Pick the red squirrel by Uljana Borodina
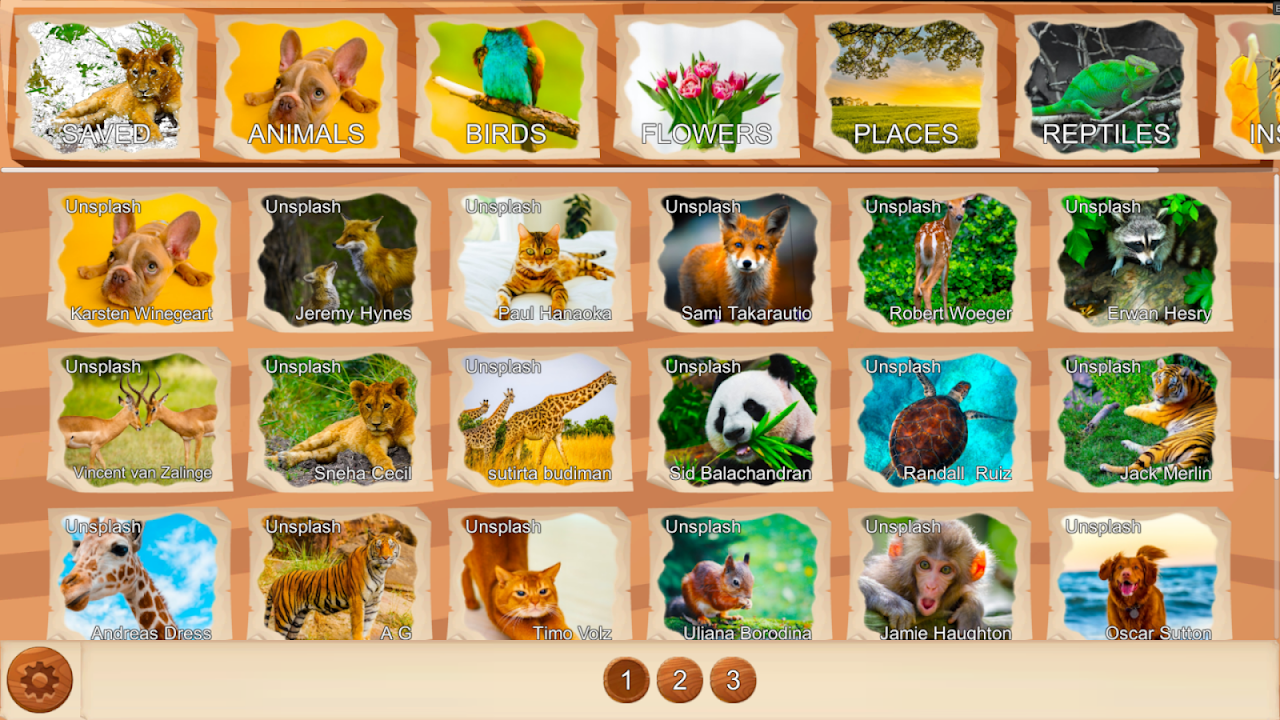This screenshot has width=1280, height=720. tap(740, 578)
